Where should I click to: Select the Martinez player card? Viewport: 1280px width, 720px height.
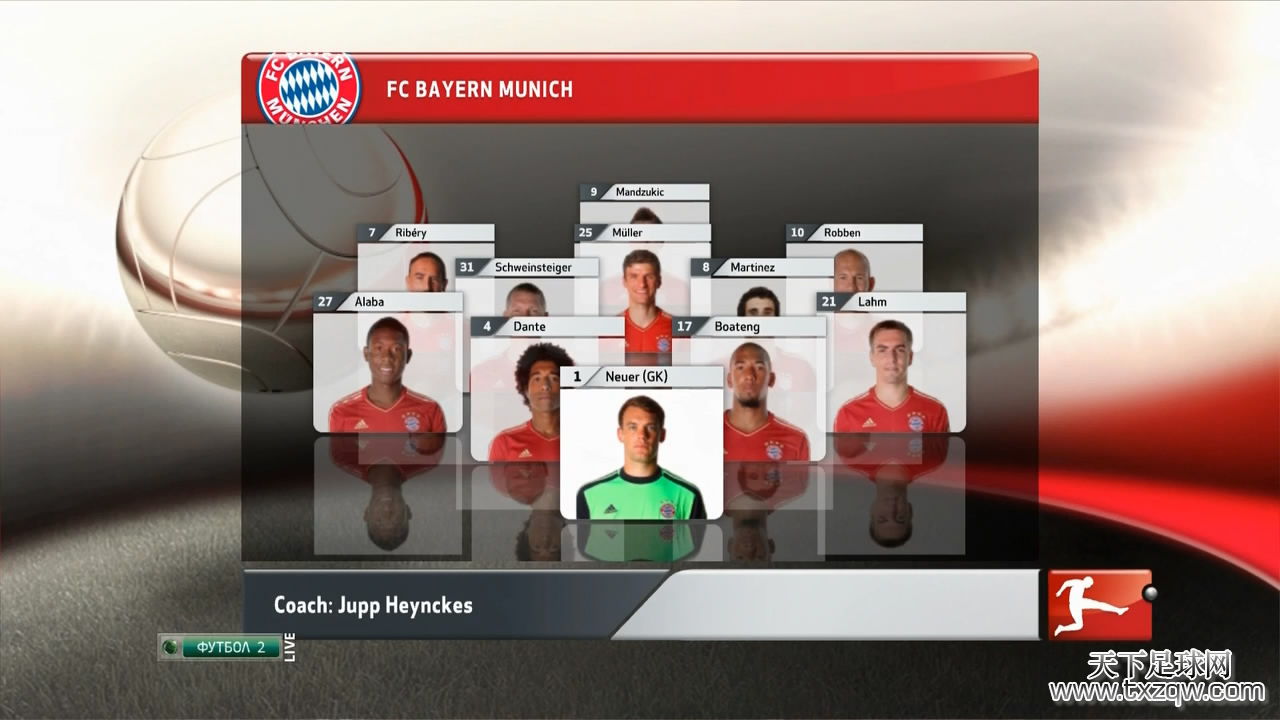pos(758,285)
